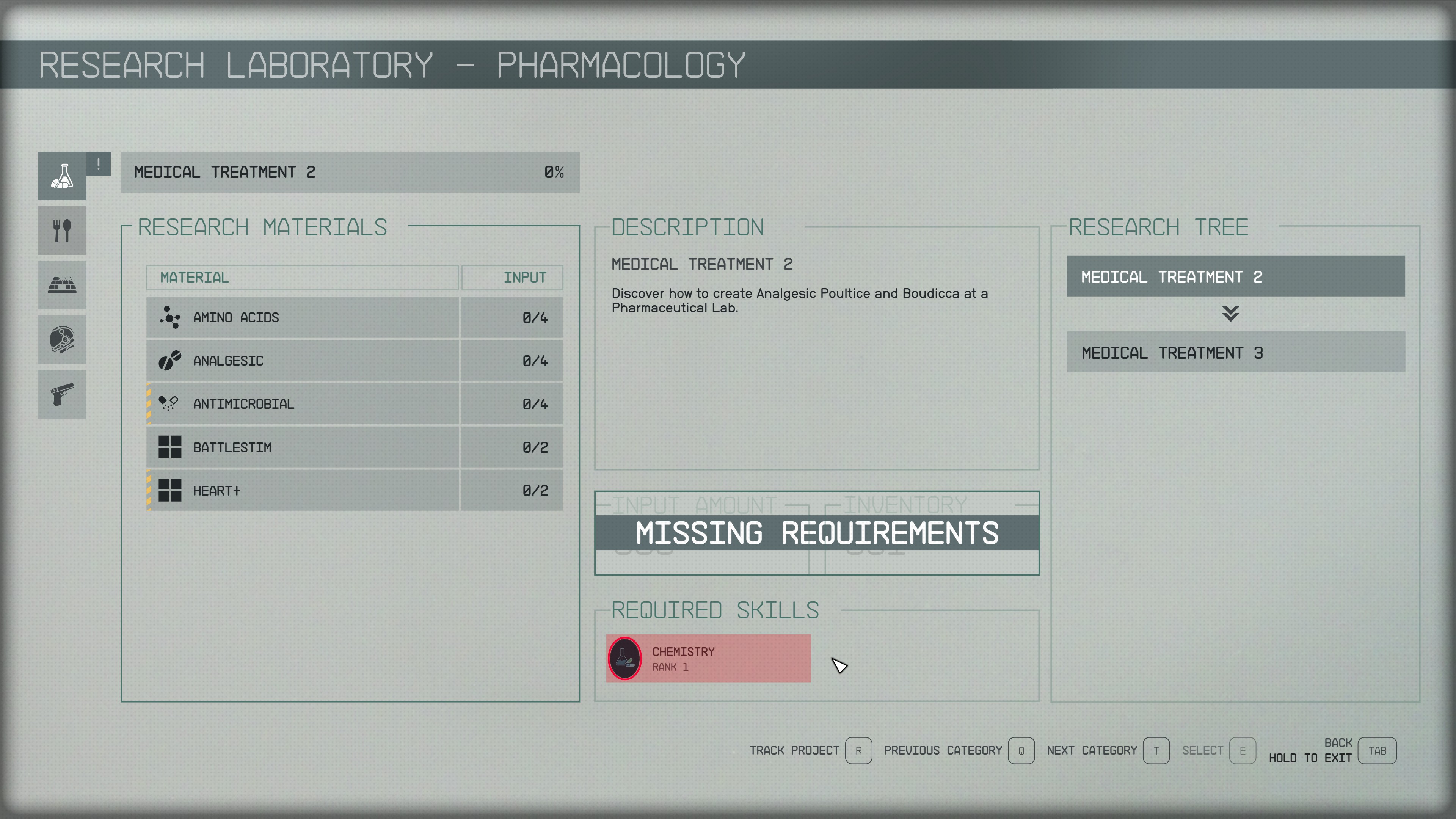Image resolution: width=1456 pixels, height=819 pixels.
Task: Open the Food and Drink category icon
Action: [62, 230]
